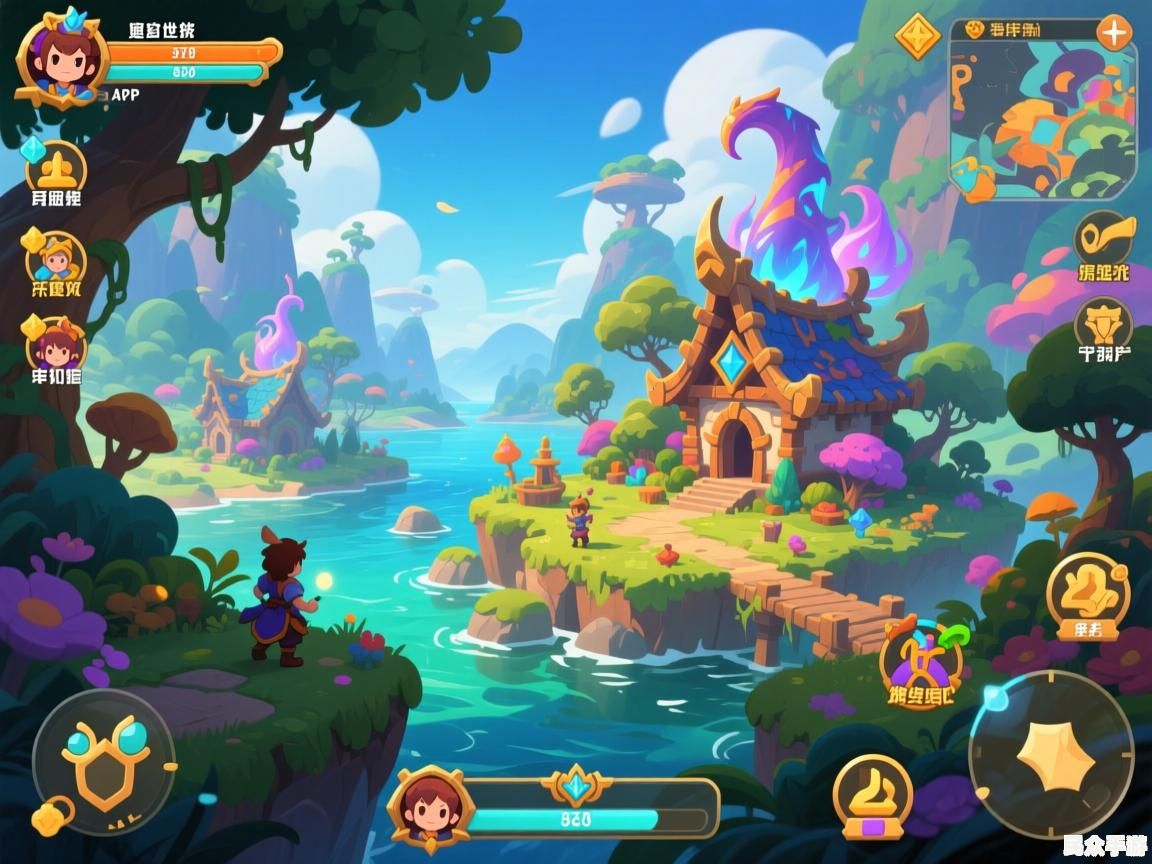Click the gold diamond star badge
The width and height of the screenshot is (1152, 864).
(916, 37)
